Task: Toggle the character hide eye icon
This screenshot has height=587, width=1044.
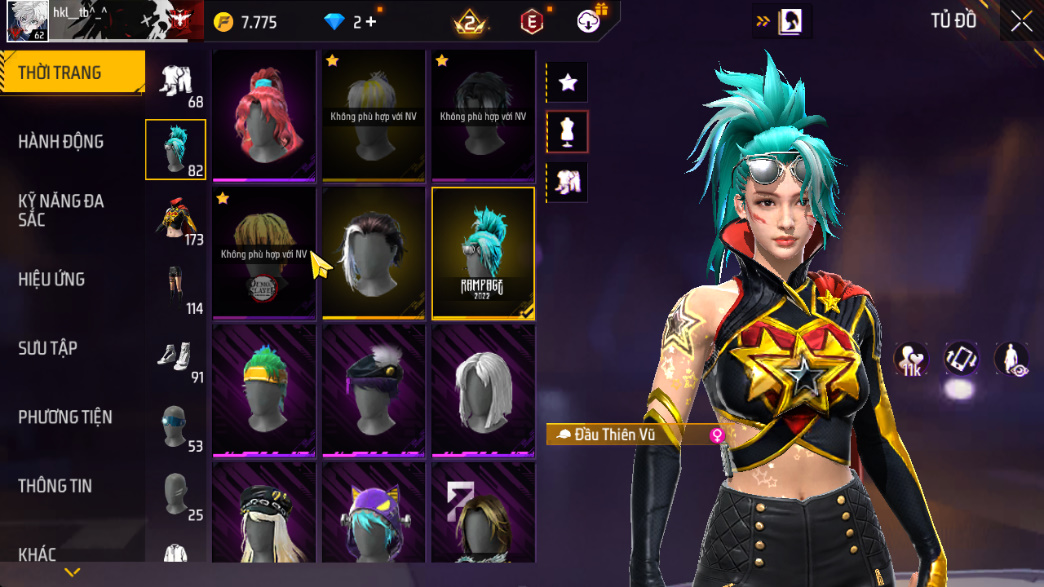Action: [1012, 360]
